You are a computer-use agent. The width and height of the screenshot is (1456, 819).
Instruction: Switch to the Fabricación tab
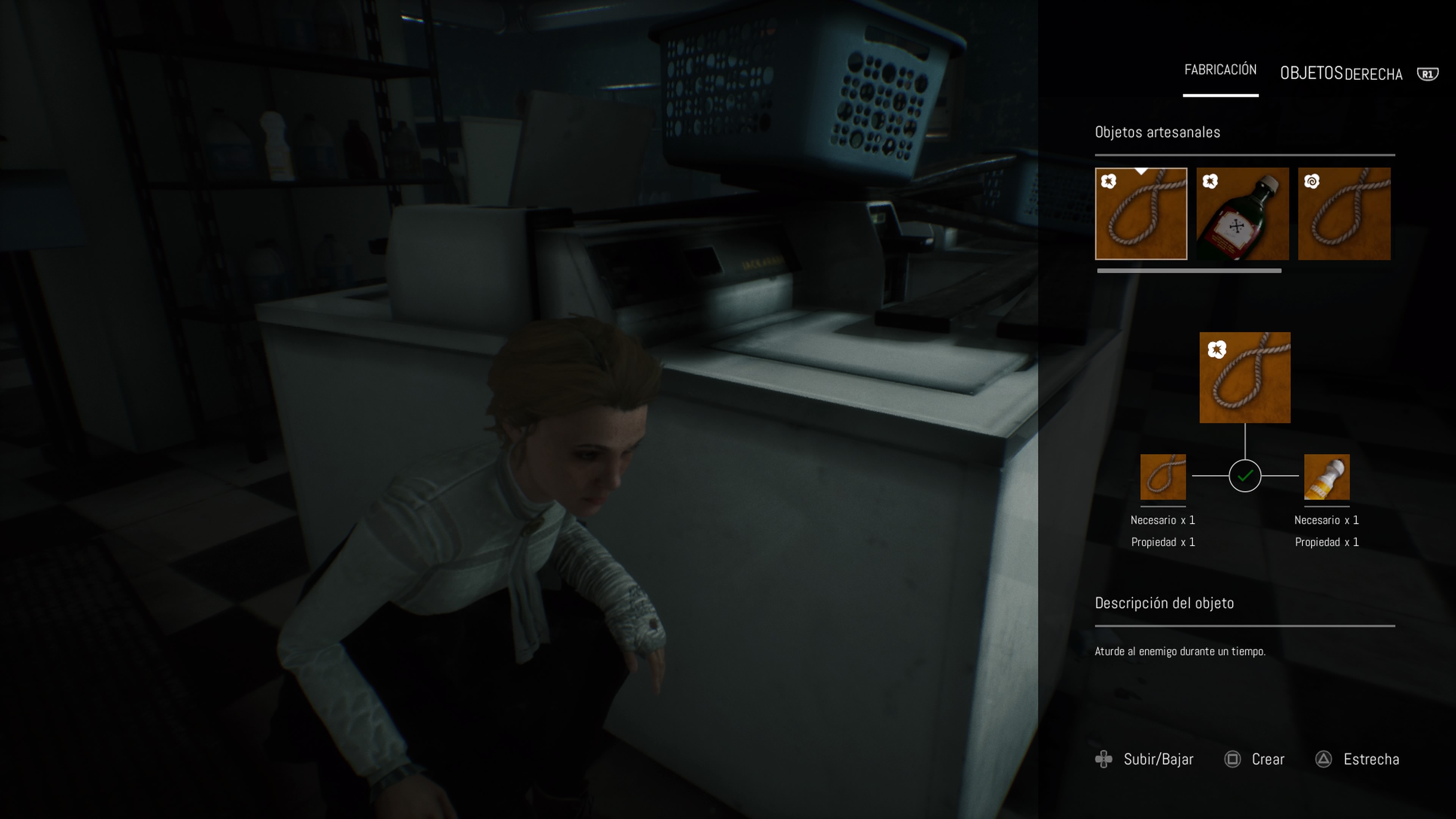point(1220,70)
